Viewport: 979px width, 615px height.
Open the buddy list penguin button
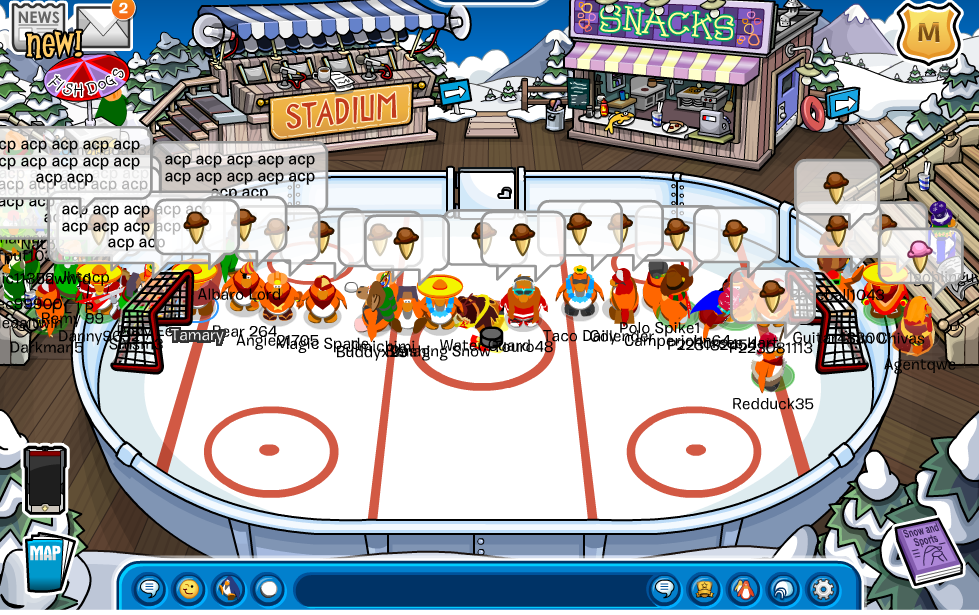click(743, 588)
